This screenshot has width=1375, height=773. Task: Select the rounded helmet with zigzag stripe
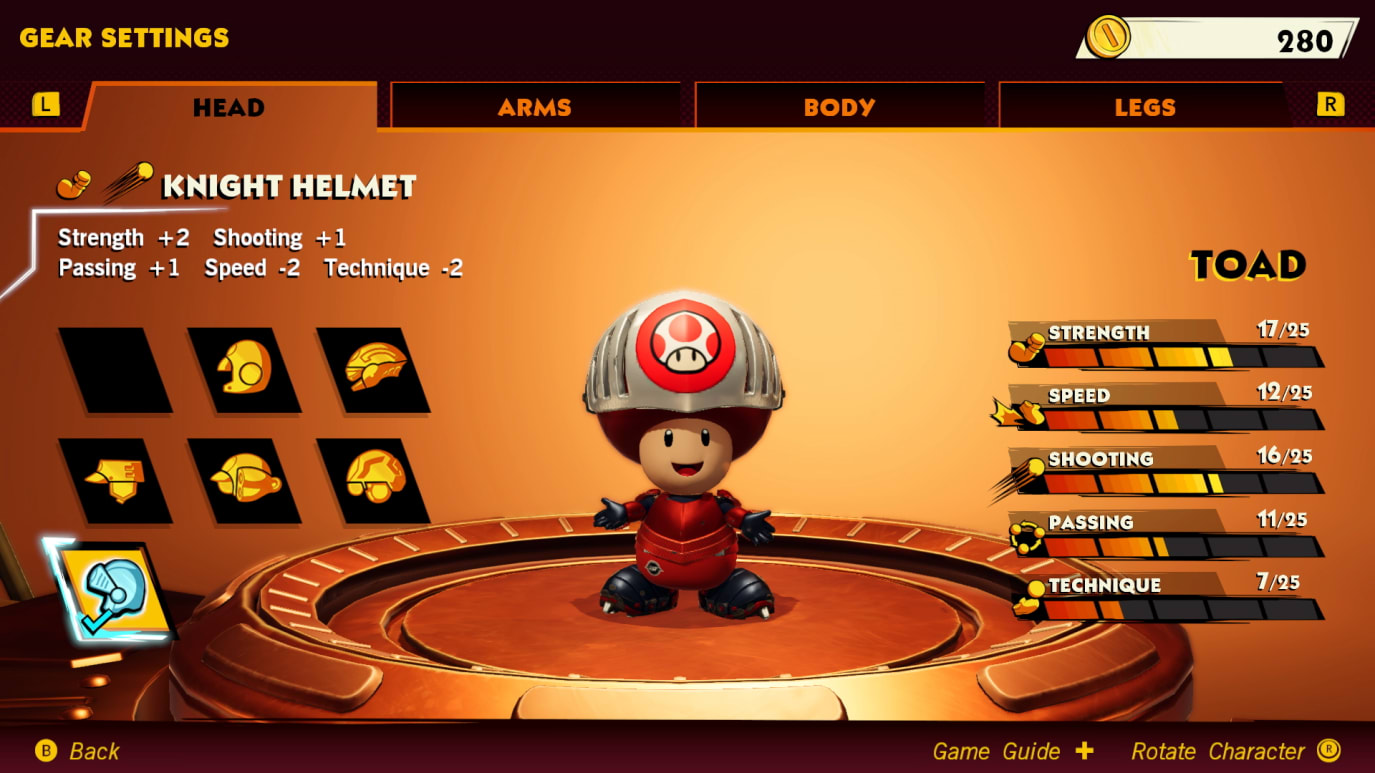pyautogui.click(x=374, y=480)
